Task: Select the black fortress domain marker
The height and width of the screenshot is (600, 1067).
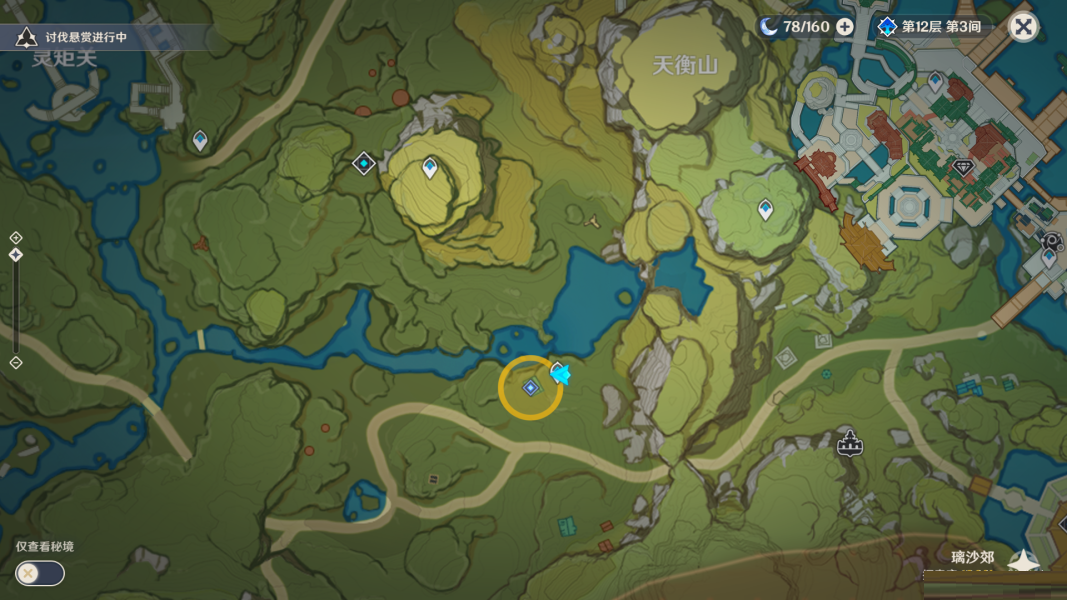Action: (x=850, y=442)
